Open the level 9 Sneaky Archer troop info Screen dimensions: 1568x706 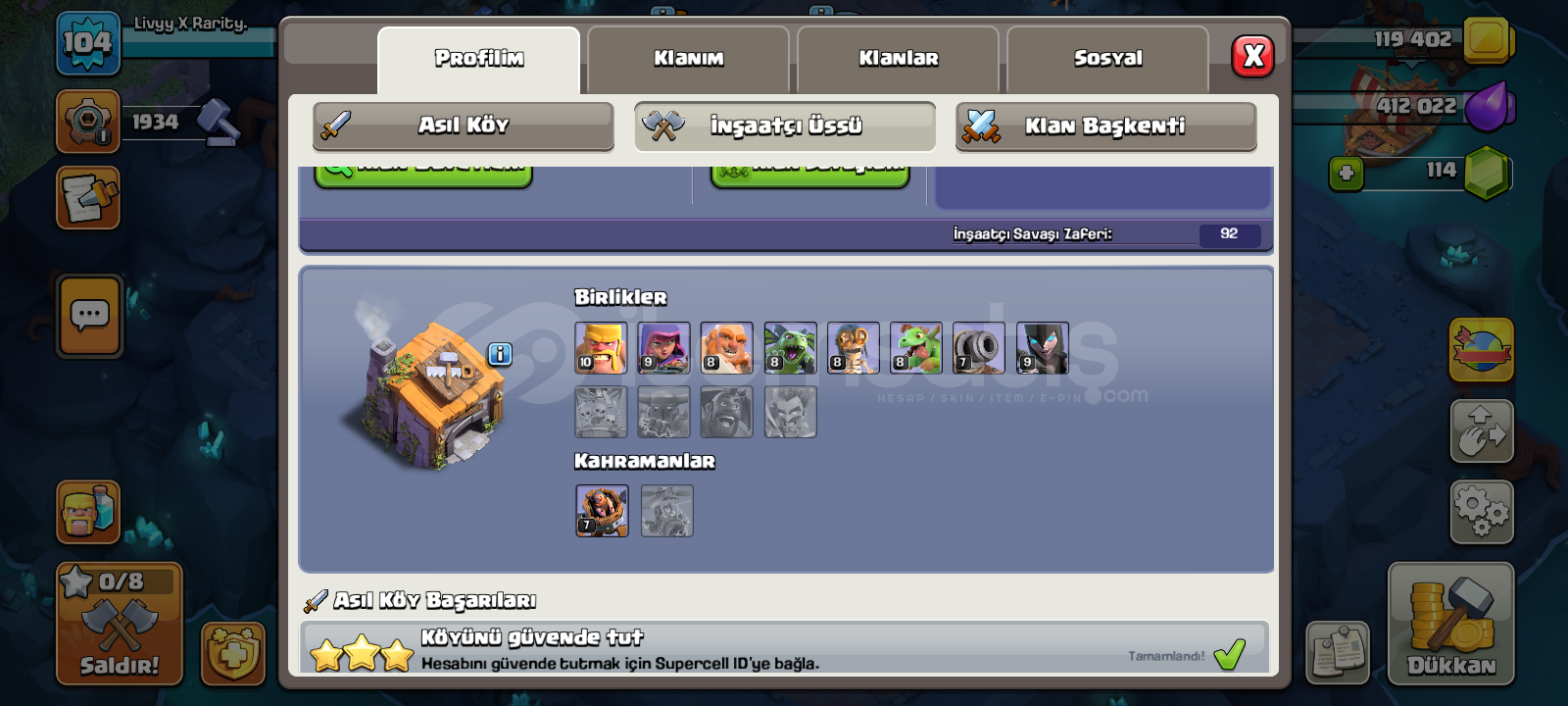[664, 348]
